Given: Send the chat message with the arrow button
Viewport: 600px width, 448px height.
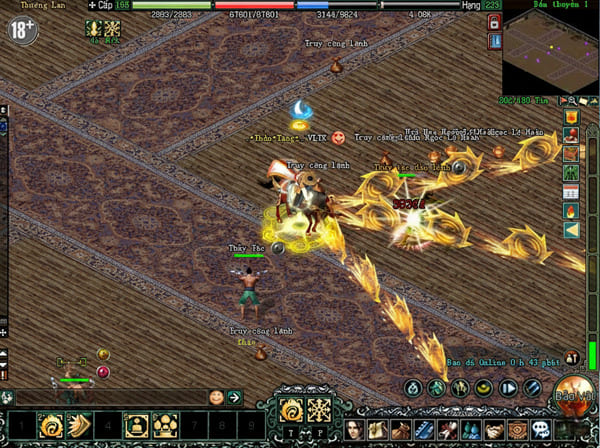Looking at the screenshot, I should click(235, 397).
